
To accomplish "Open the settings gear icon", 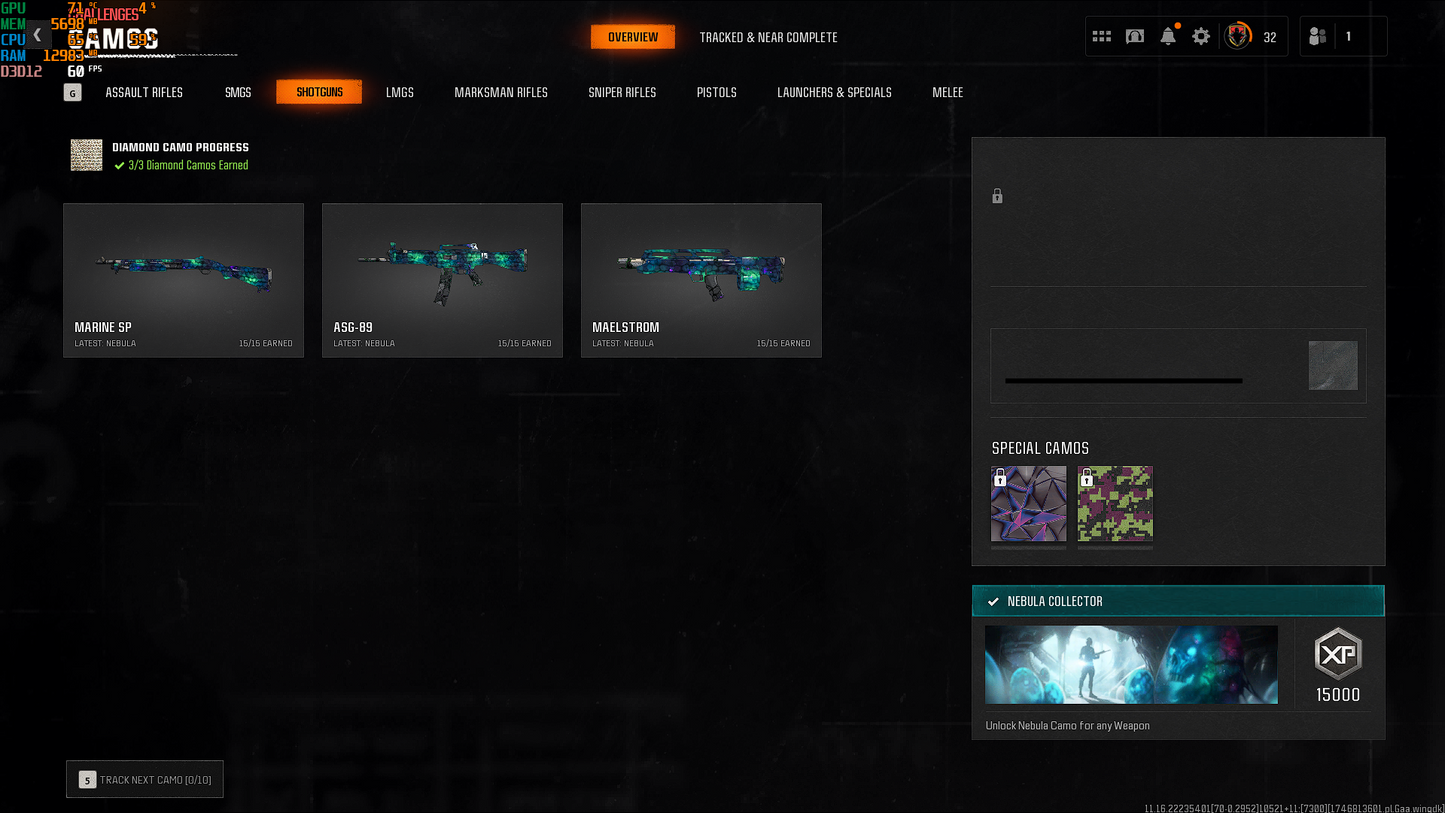I will pyautogui.click(x=1201, y=37).
